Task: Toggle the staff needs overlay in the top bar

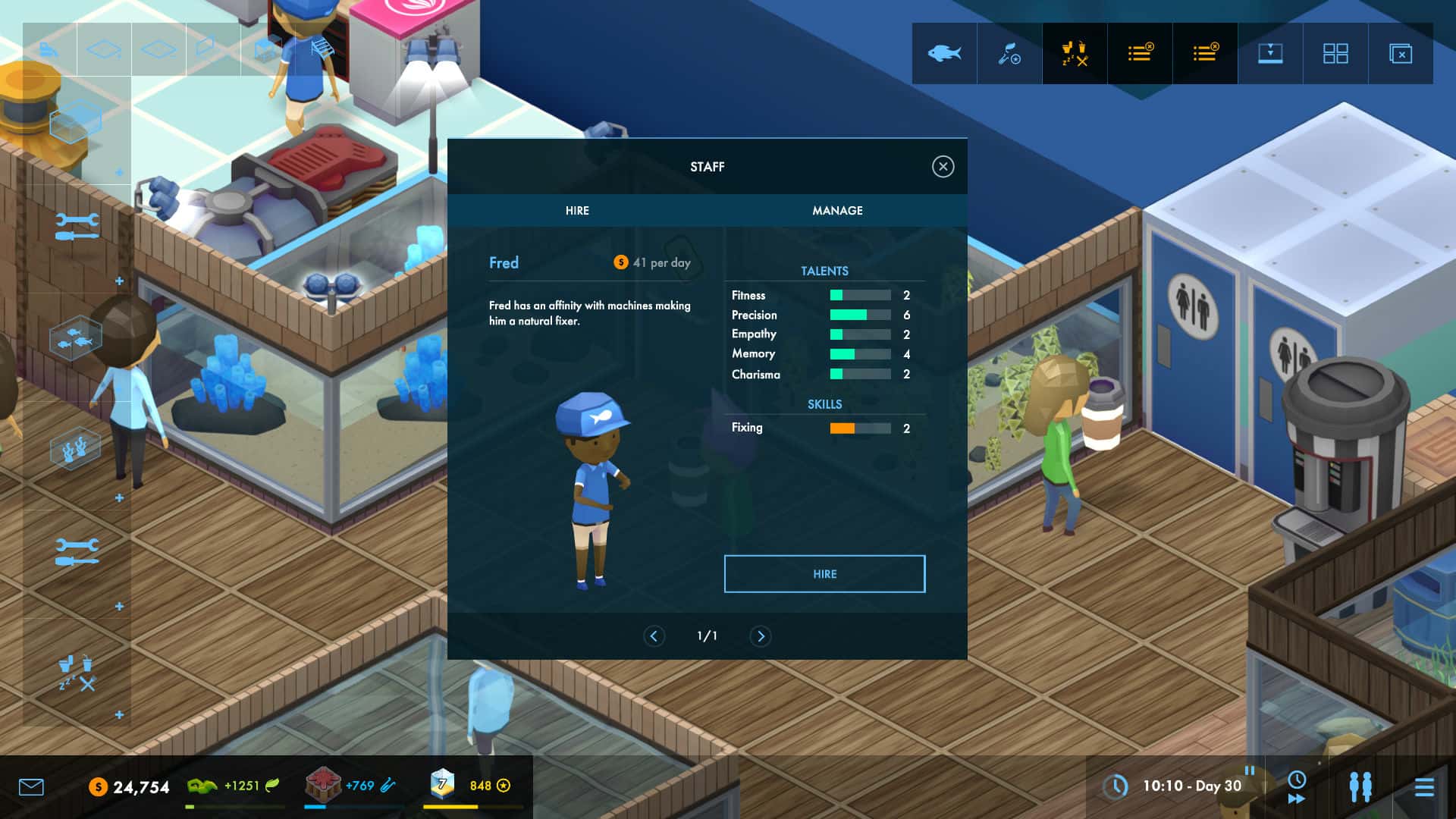Action: (1074, 53)
